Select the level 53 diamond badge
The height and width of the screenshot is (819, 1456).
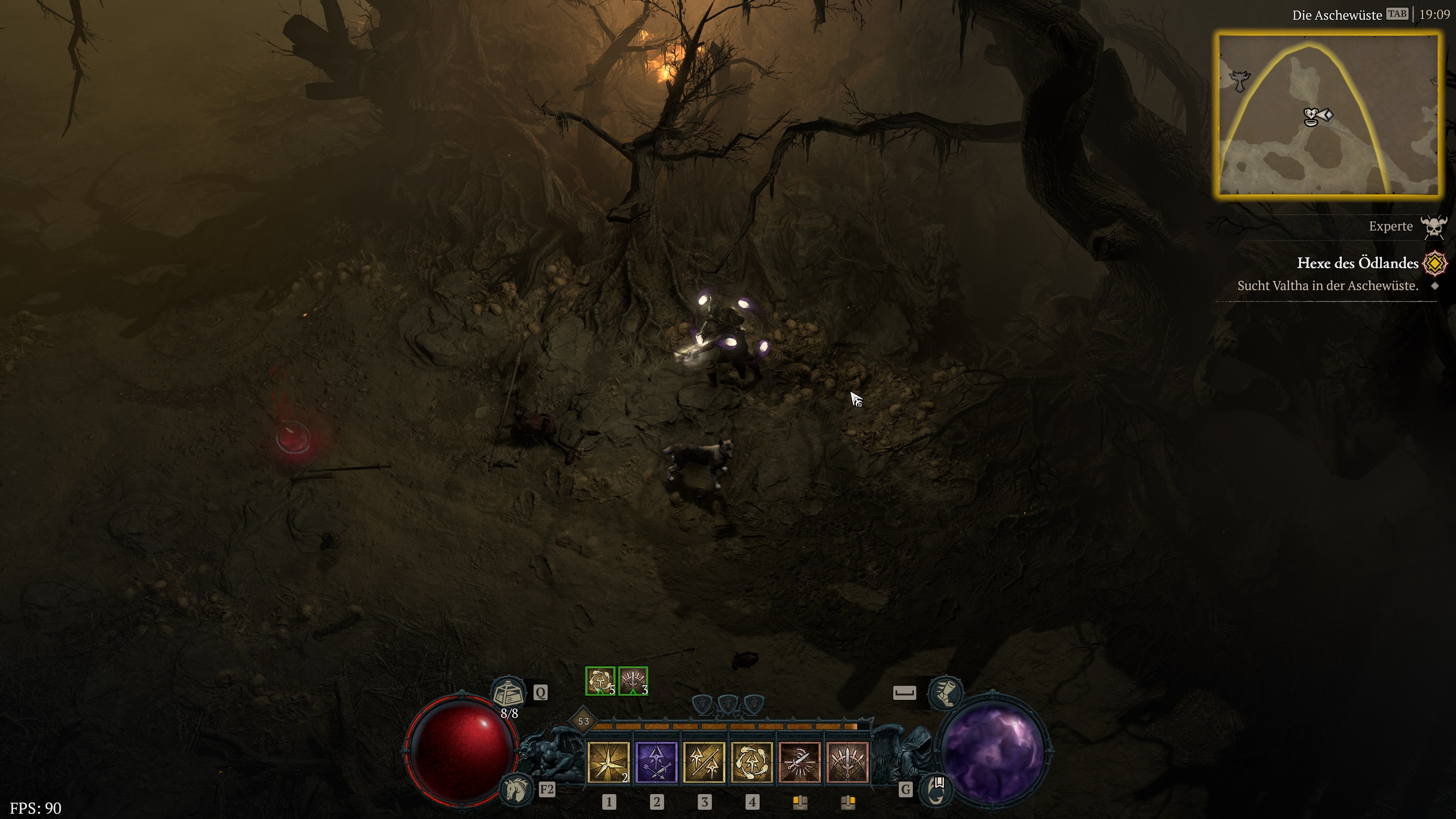tap(583, 721)
